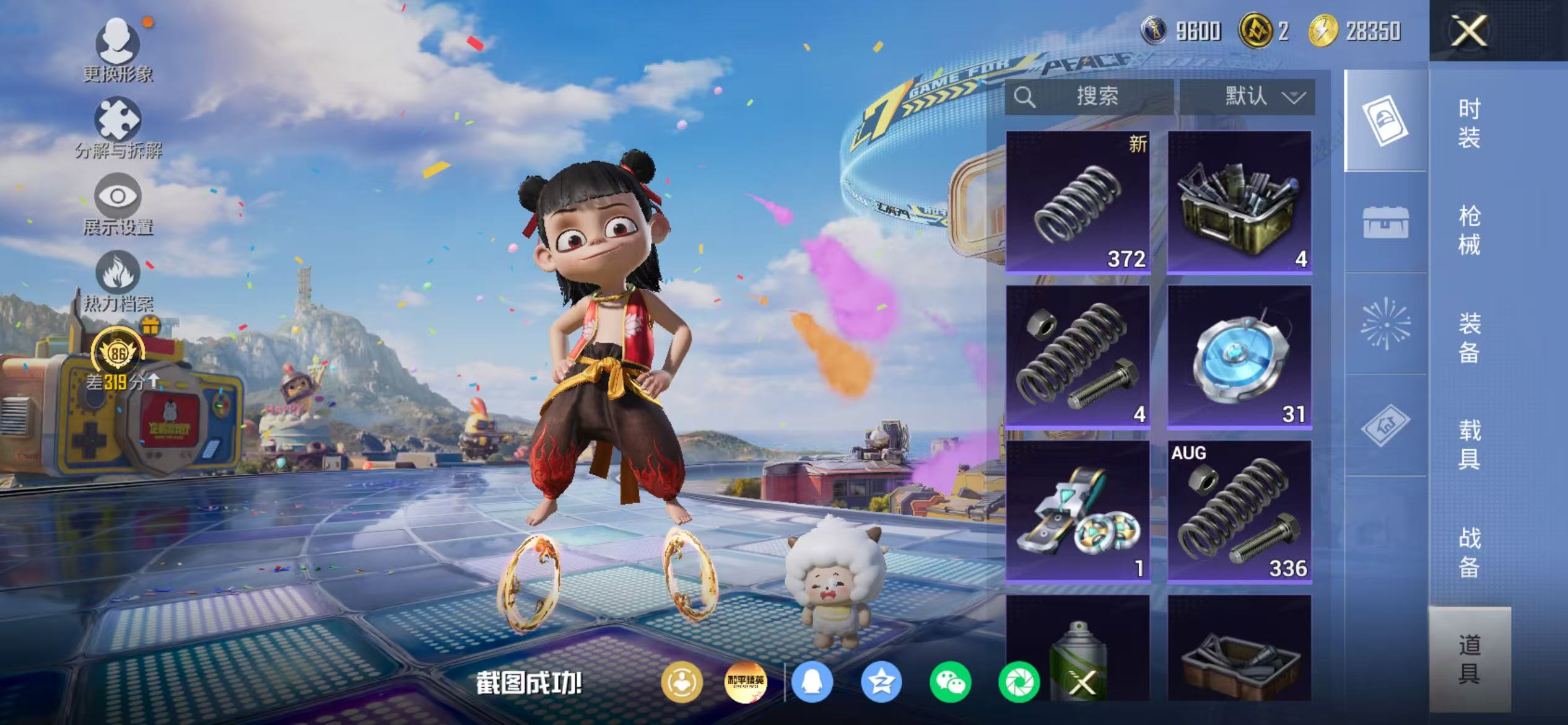The width and height of the screenshot is (1568, 725).
Task: Dismiss the screenshot share bar
Action: tap(1082, 683)
